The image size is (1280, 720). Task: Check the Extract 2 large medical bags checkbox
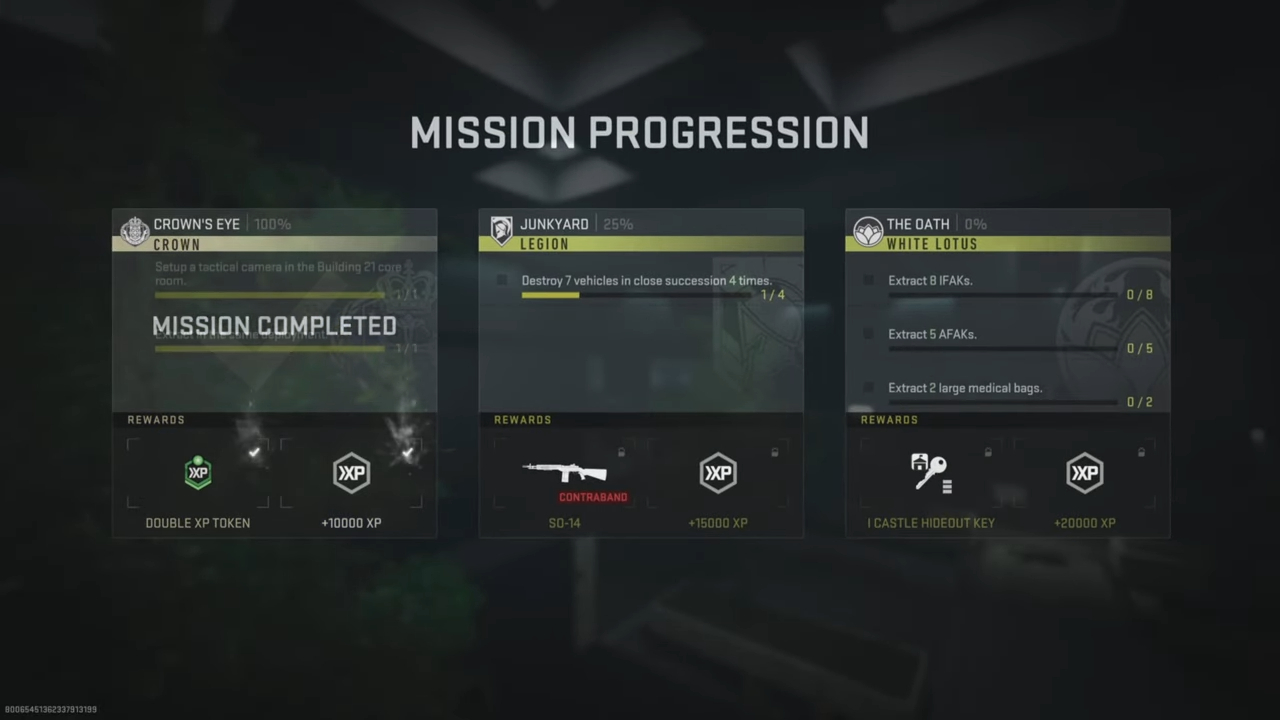[869, 388]
